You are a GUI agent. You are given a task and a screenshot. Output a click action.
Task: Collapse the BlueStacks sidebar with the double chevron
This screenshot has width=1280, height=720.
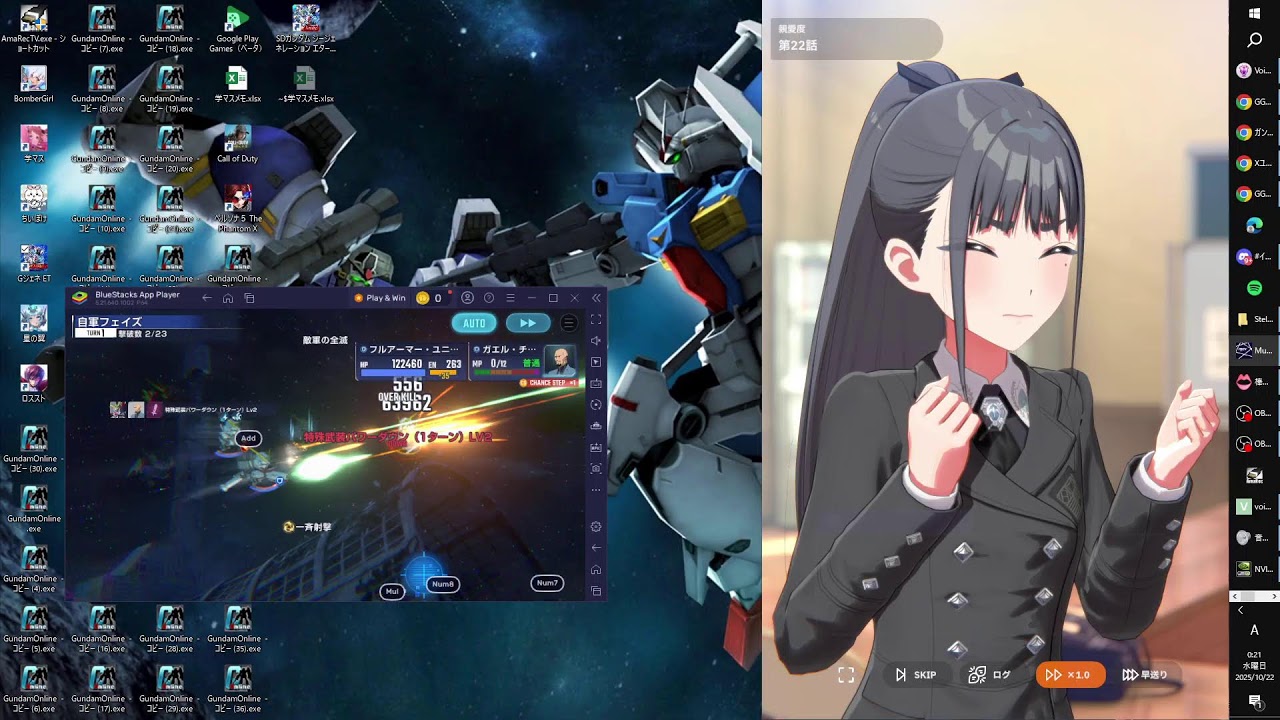coord(596,298)
